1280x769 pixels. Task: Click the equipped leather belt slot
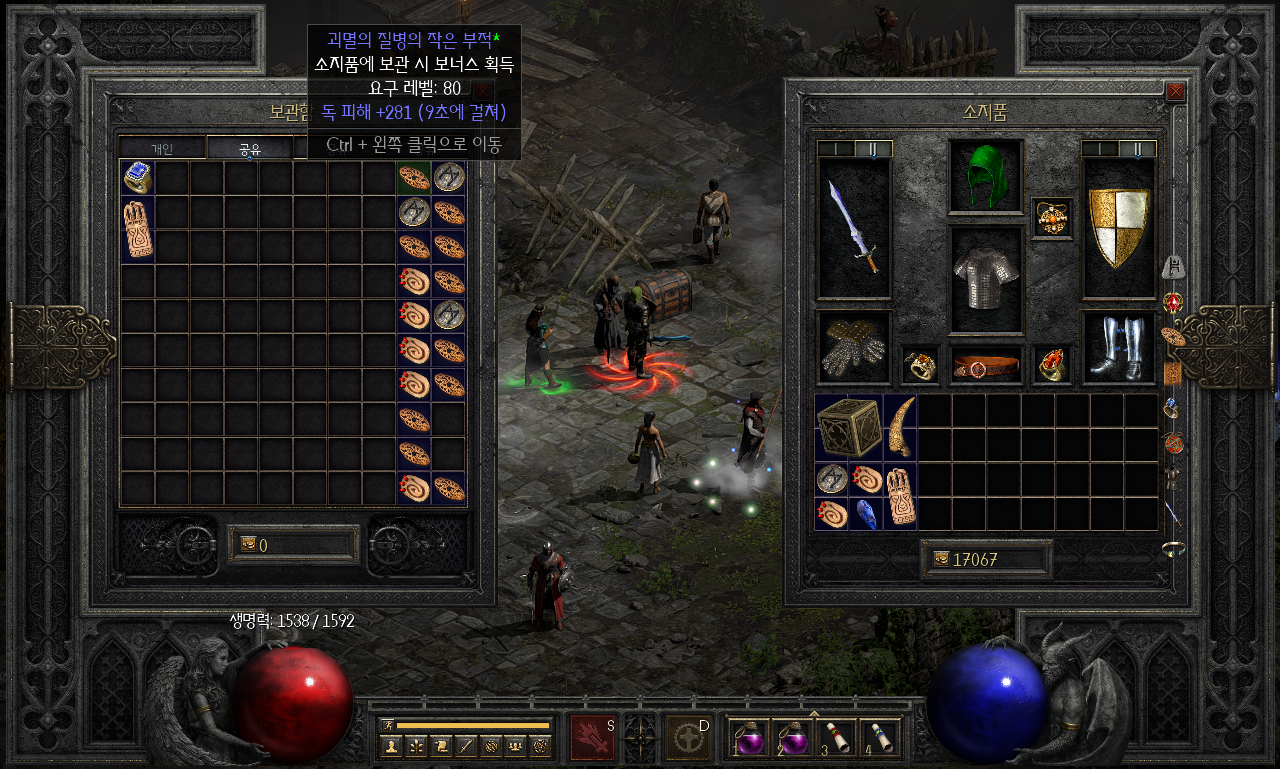(x=985, y=365)
